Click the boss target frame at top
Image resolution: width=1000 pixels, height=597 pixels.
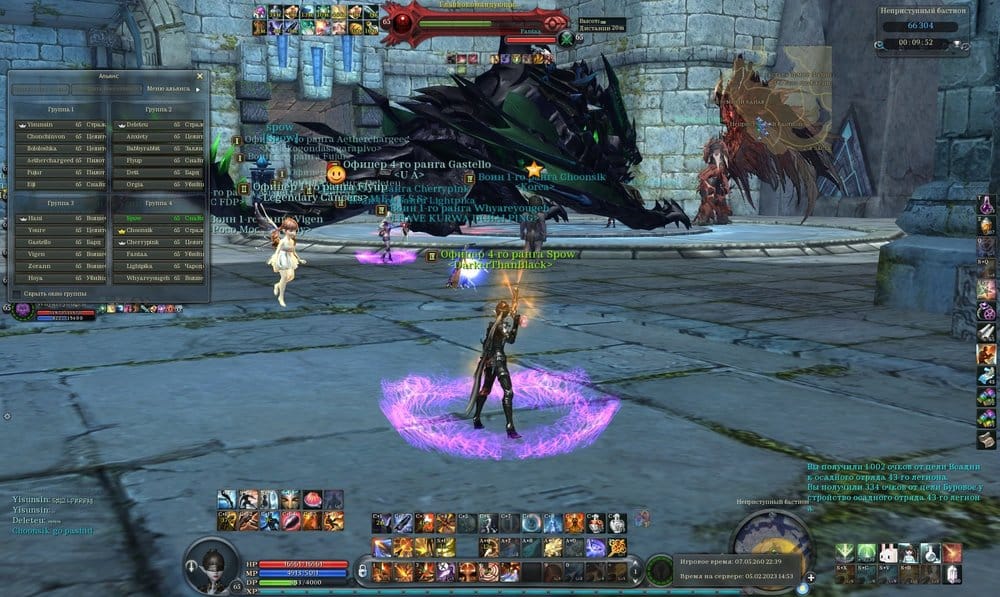pyautogui.click(x=472, y=22)
